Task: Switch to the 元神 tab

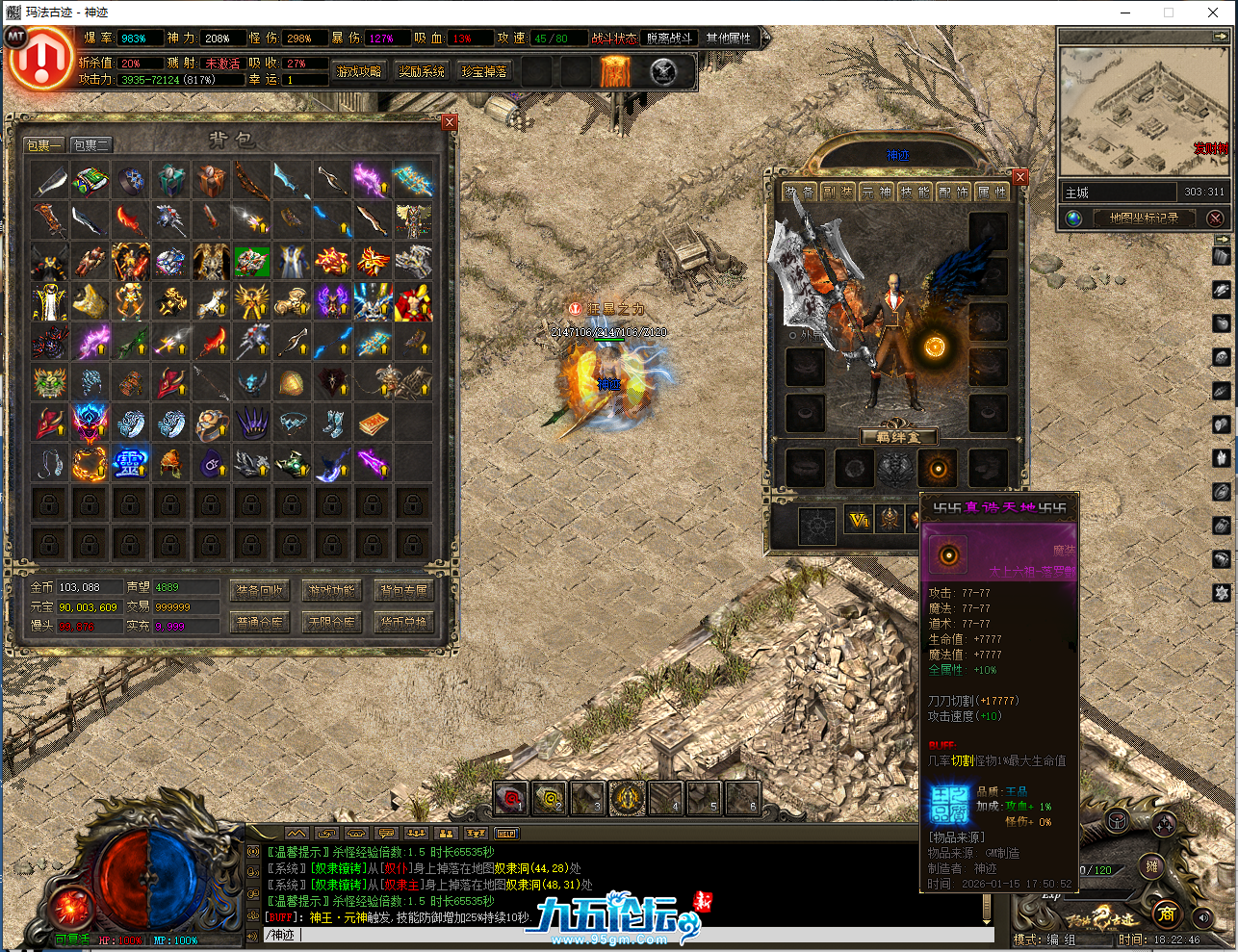Action: coord(876,193)
